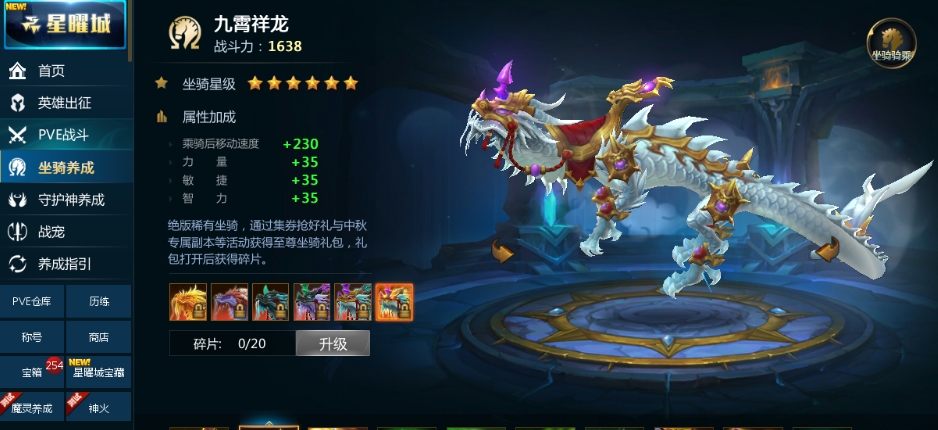938x430 pixels.
Task: Open the 星曜城宝藏 treasure button
Action: pos(98,372)
